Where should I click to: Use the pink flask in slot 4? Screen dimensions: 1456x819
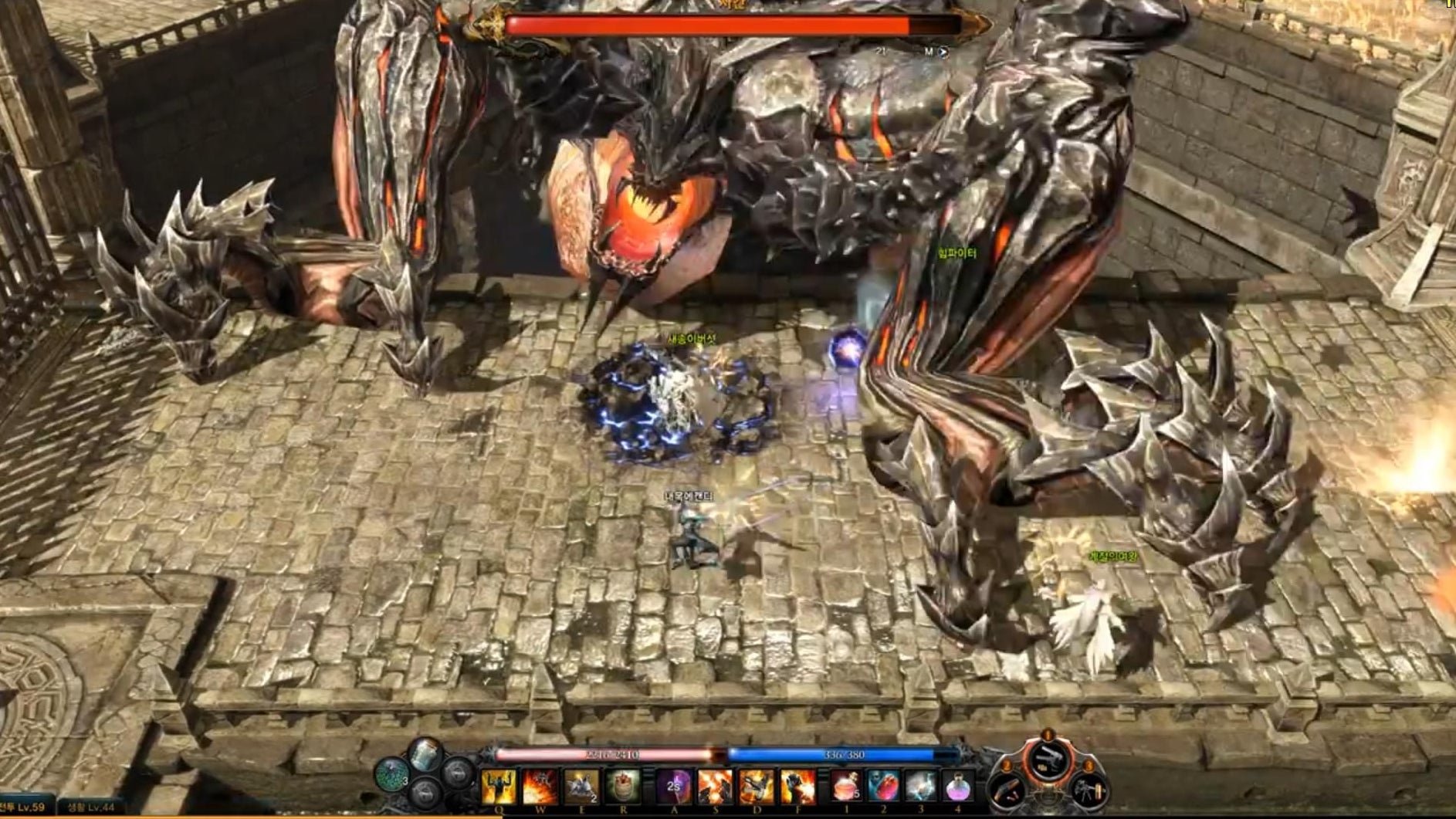coord(958,787)
